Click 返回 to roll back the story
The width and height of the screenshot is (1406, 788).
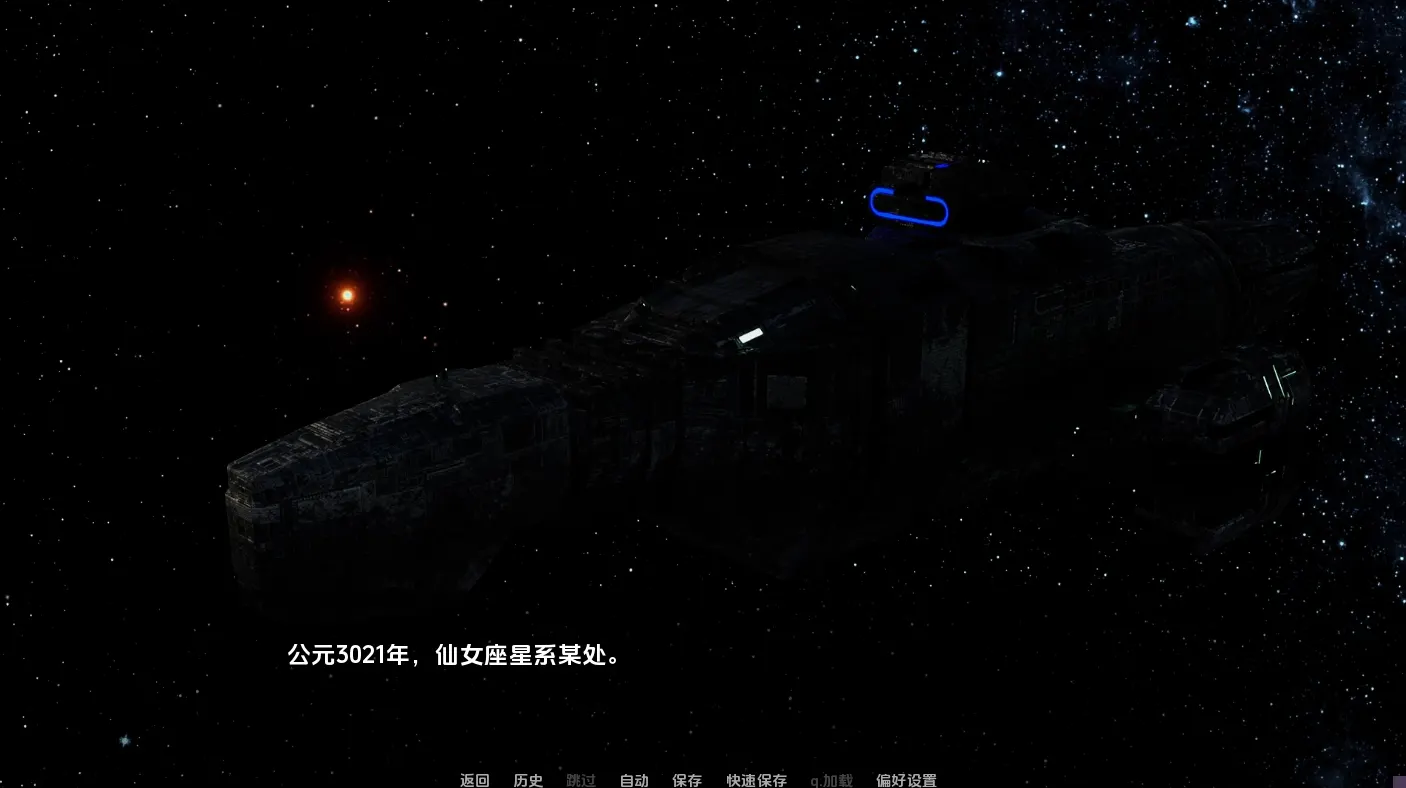pyautogui.click(x=474, y=780)
